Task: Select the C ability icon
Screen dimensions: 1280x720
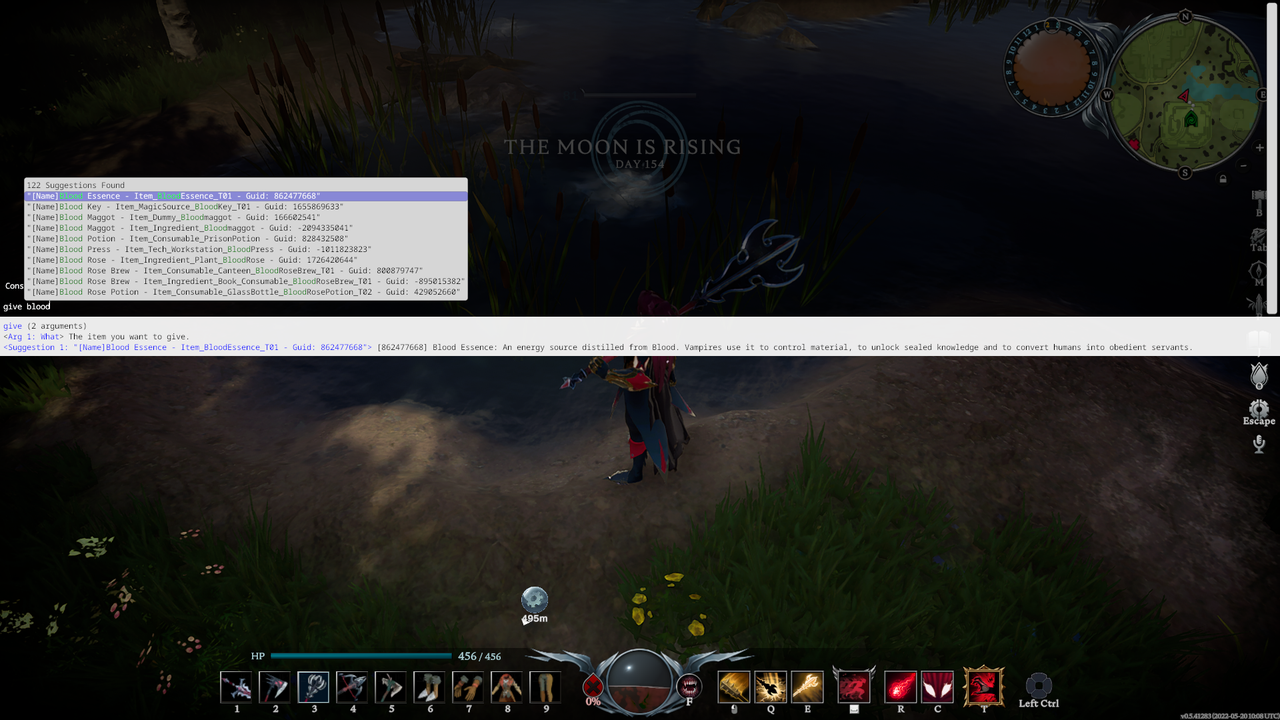Action: coord(937,686)
